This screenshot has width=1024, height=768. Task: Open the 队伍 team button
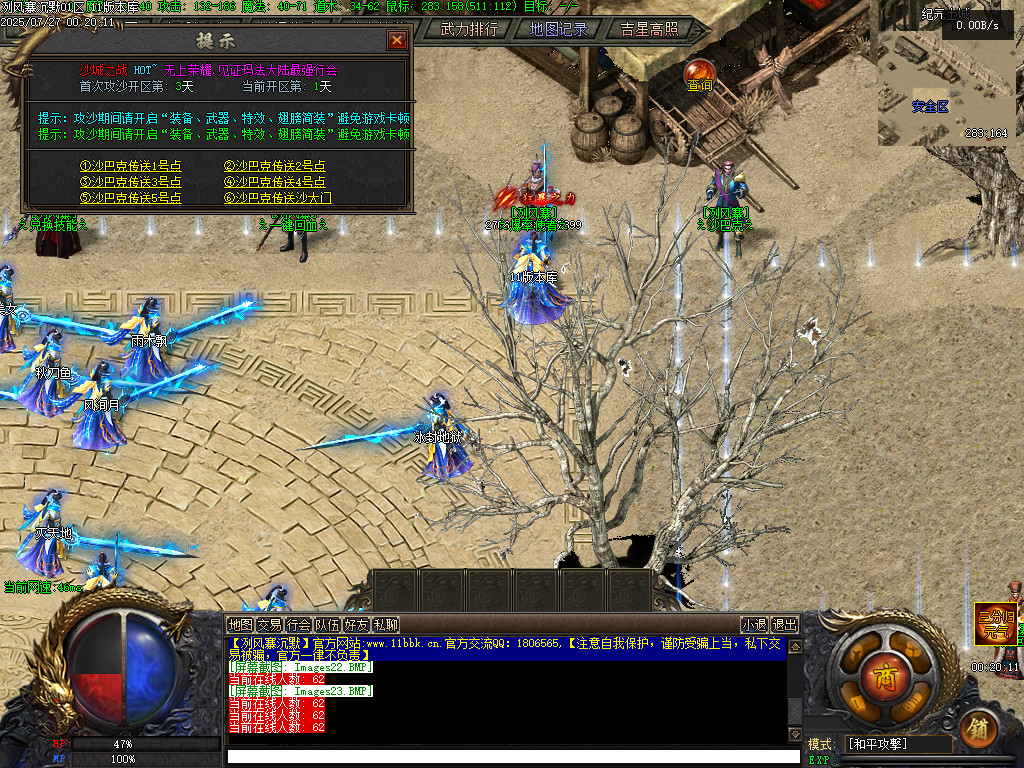point(327,625)
